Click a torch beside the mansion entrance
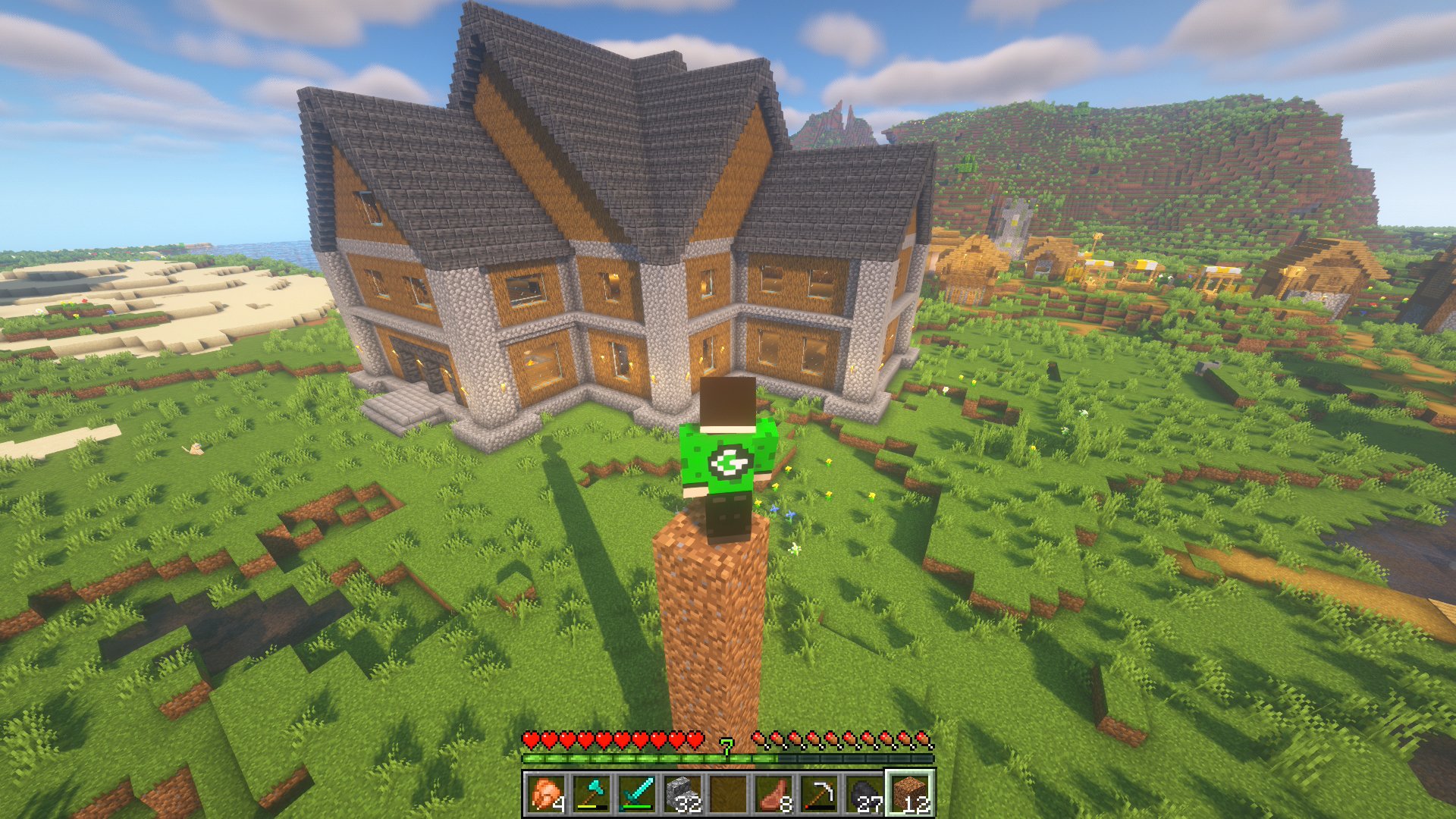Screen dimensions: 1456x819 (x=395, y=353)
